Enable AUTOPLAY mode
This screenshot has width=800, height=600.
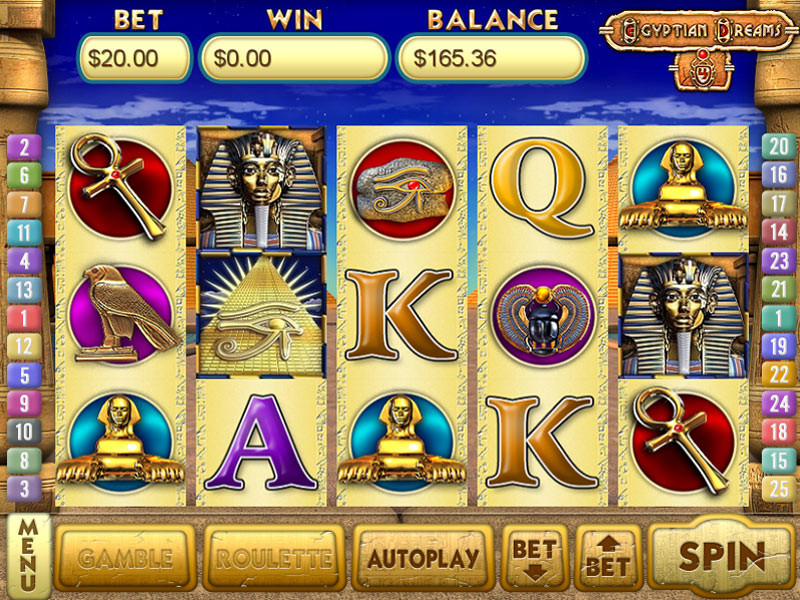pyautogui.click(x=423, y=558)
